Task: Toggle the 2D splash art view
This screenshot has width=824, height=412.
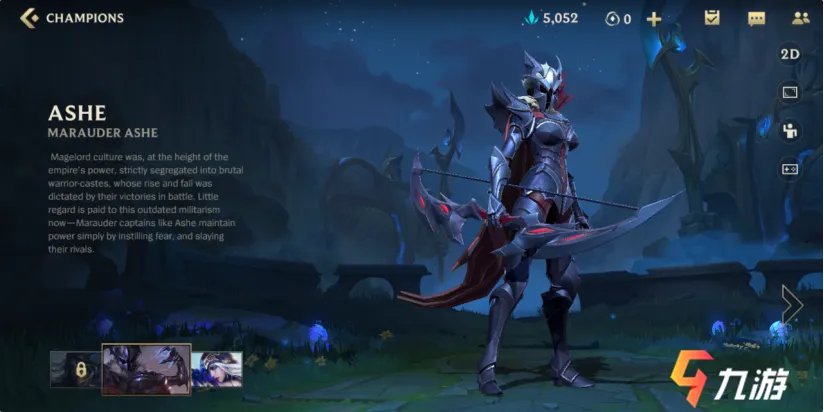Action: point(790,55)
